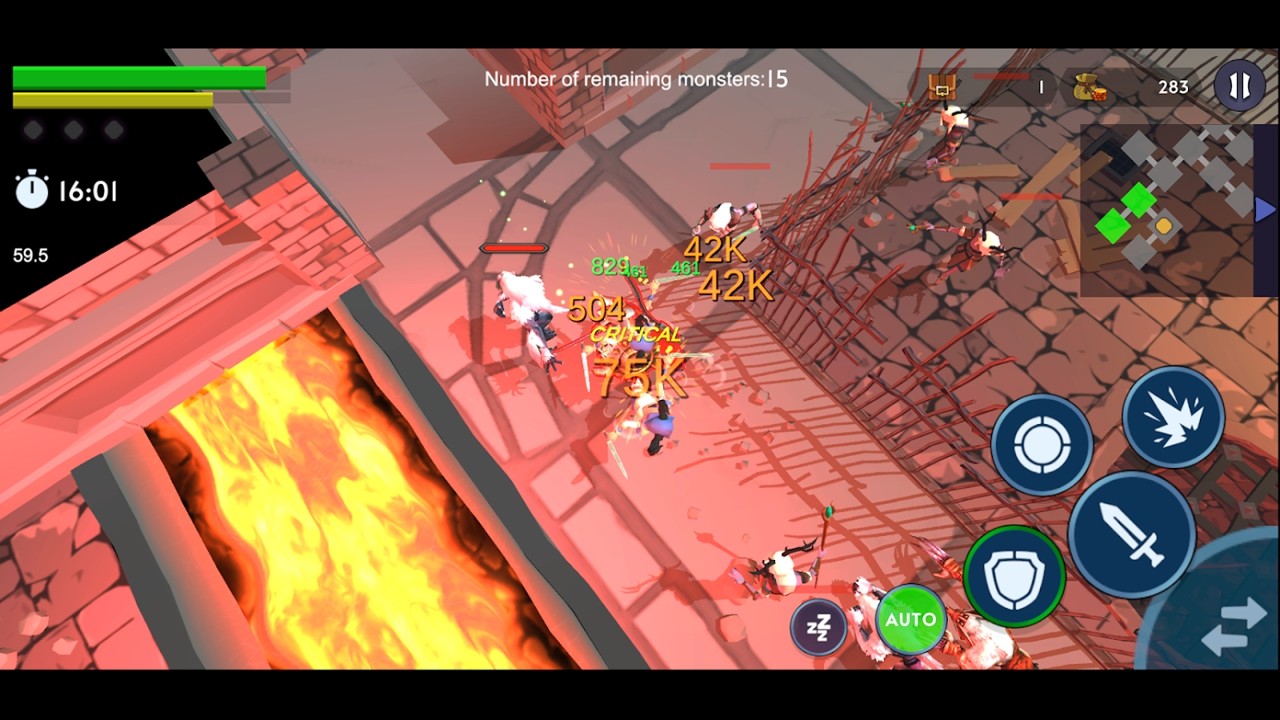Viewport: 1280px width, 720px height.
Task: Activate the target lock-on skill
Action: [x=1041, y=445]
